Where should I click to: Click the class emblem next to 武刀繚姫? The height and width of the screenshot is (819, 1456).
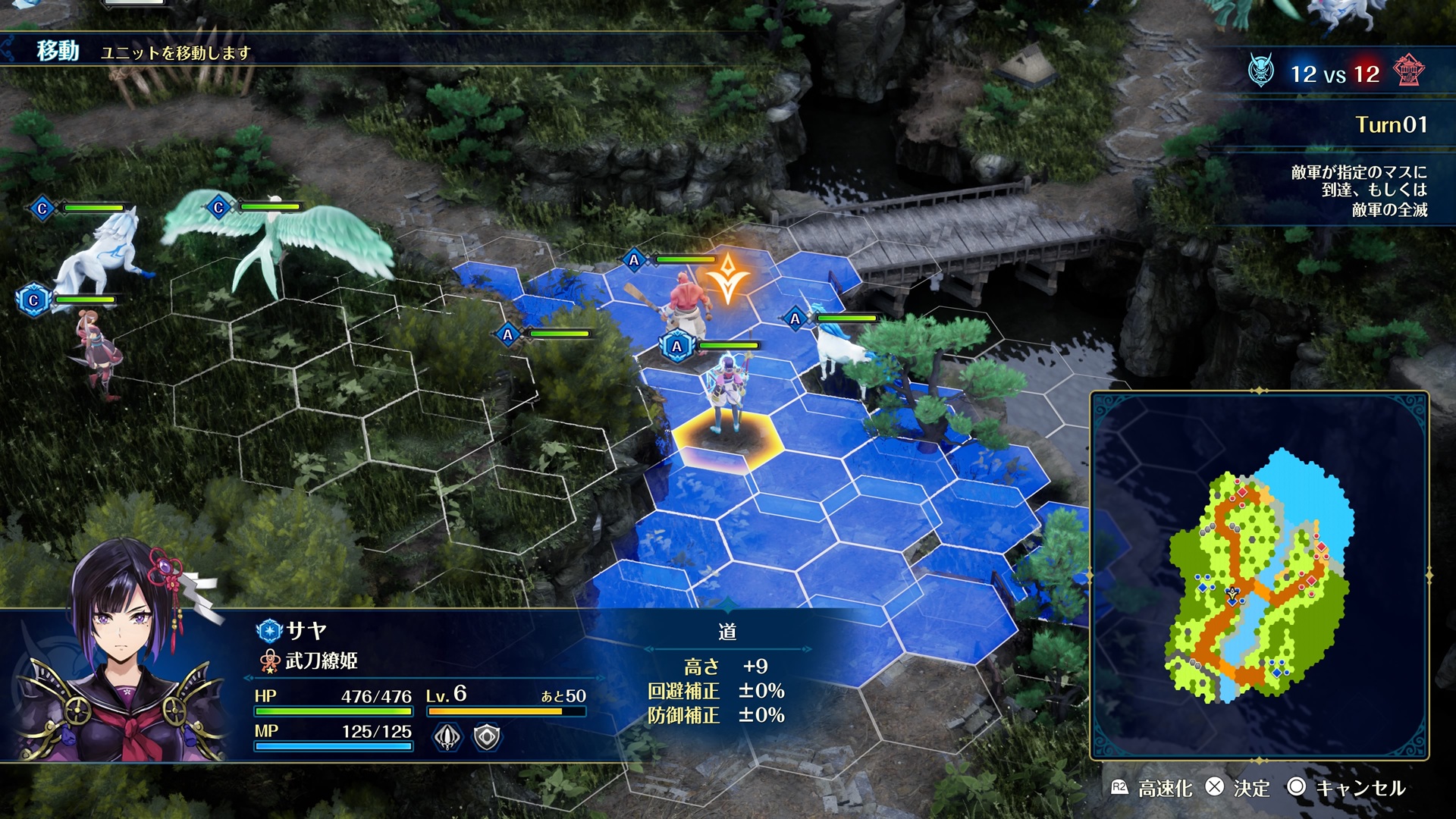coord(269,661)
